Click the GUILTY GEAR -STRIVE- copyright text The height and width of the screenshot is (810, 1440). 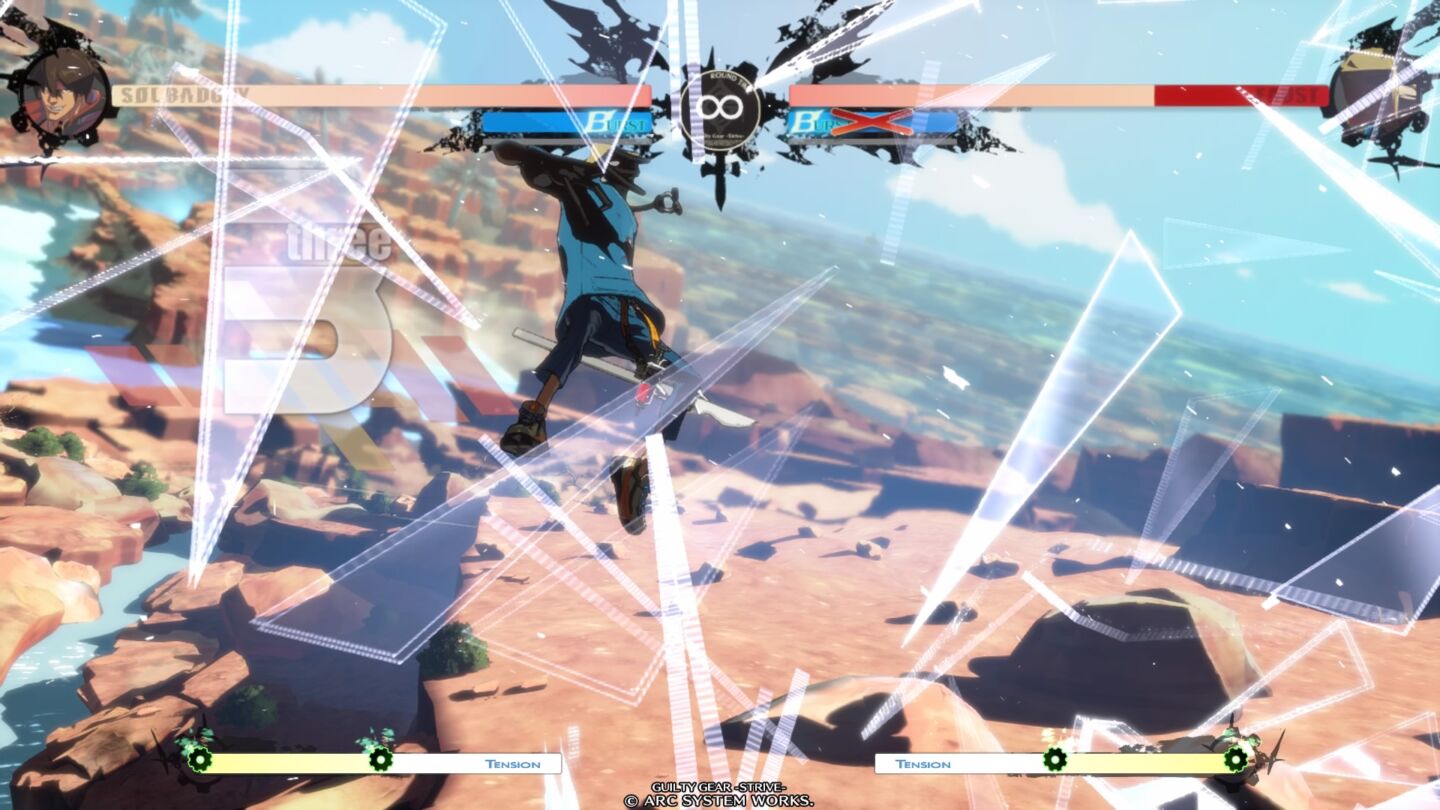click(719, 787)
